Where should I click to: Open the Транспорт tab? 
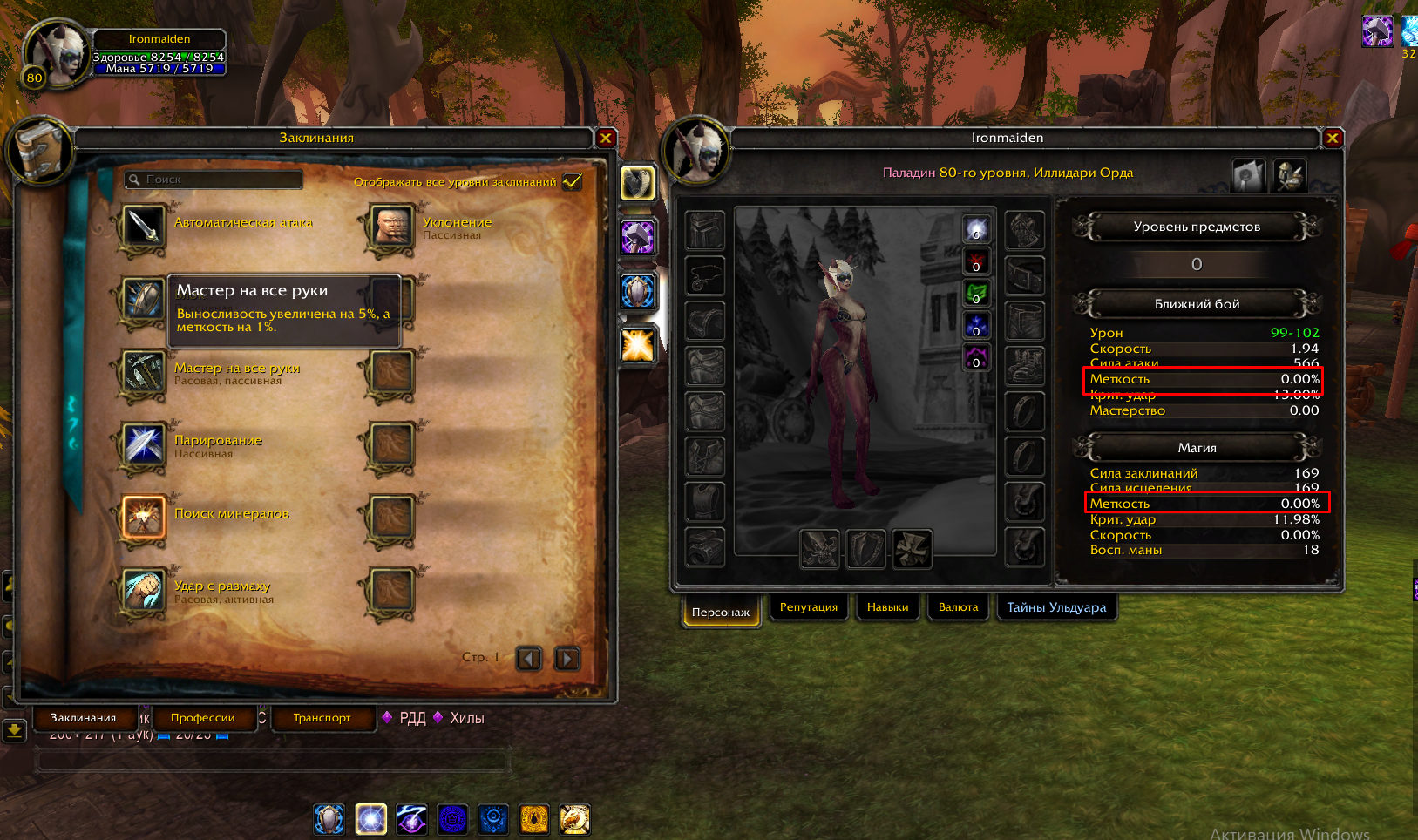click(x=322, y=718)
